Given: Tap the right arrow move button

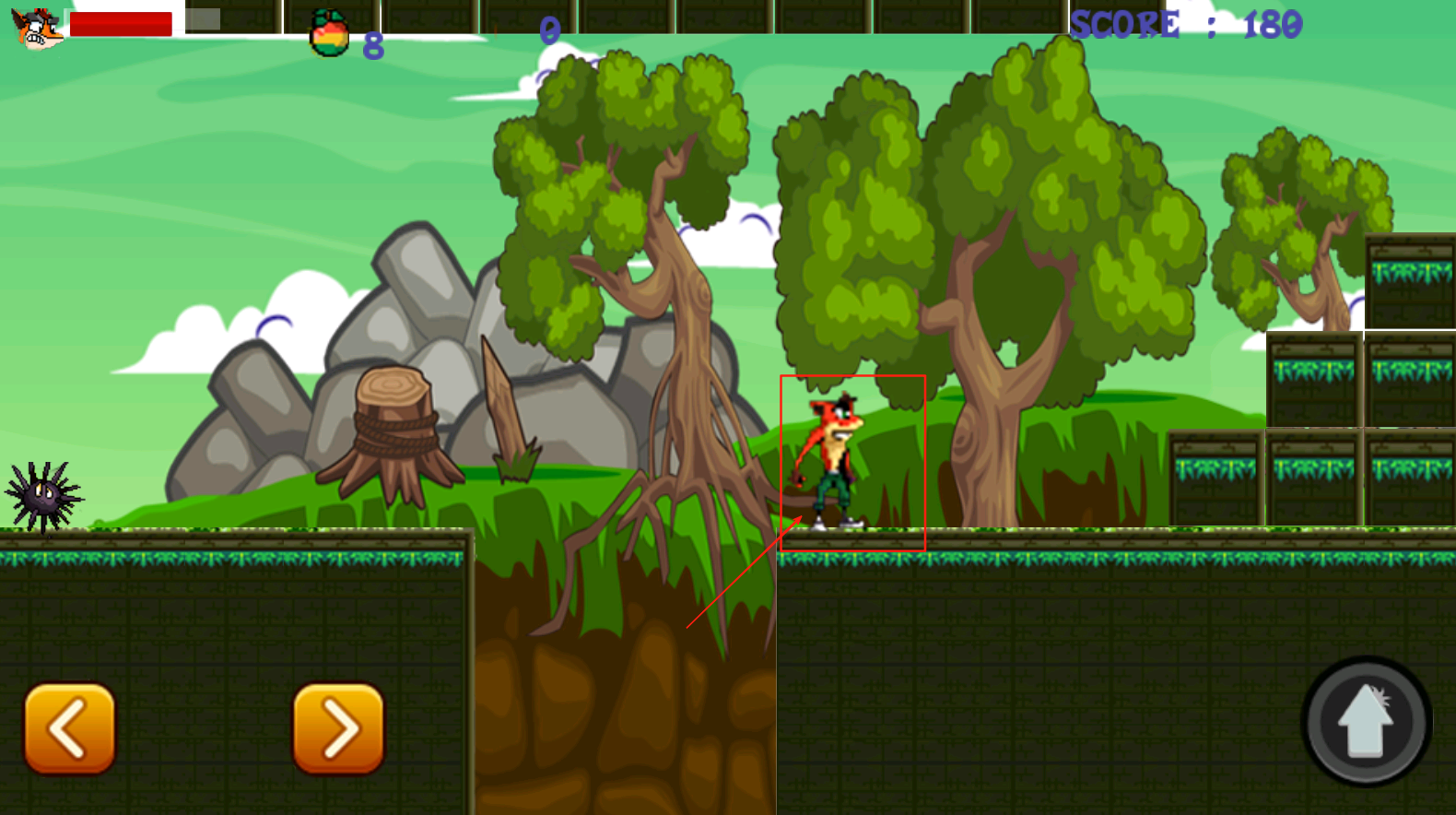Looking at the screenshot, I should tap(338, 728).
